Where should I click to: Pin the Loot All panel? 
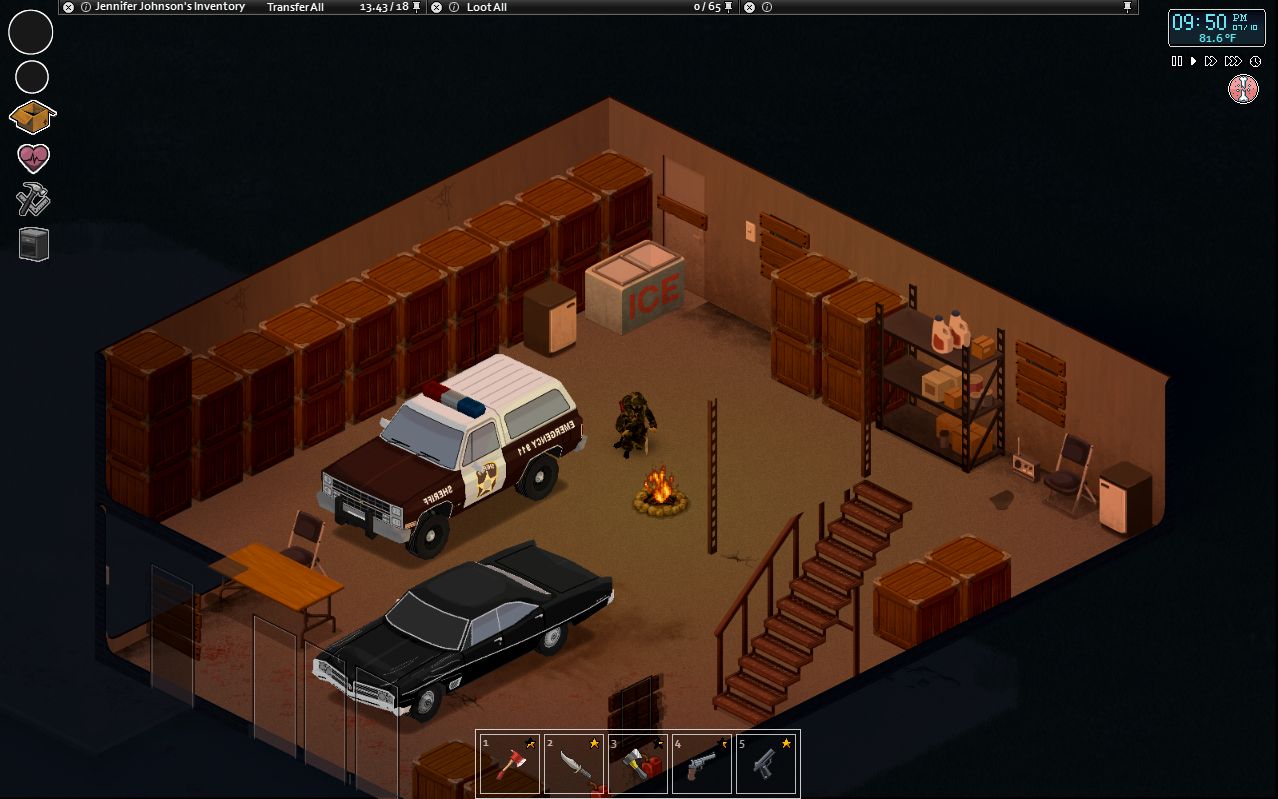pos(729,7)
